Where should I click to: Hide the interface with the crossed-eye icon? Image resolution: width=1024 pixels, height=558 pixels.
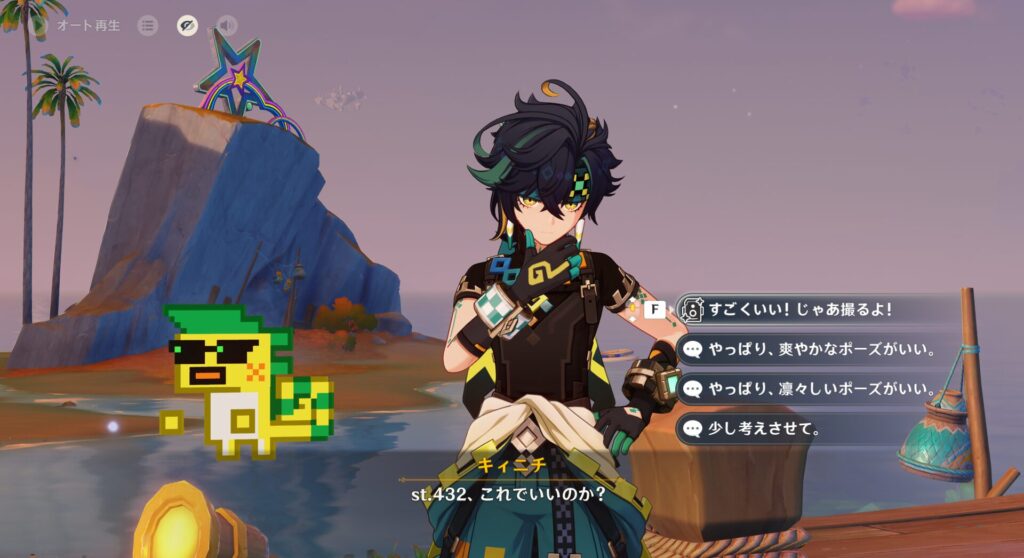187,26
